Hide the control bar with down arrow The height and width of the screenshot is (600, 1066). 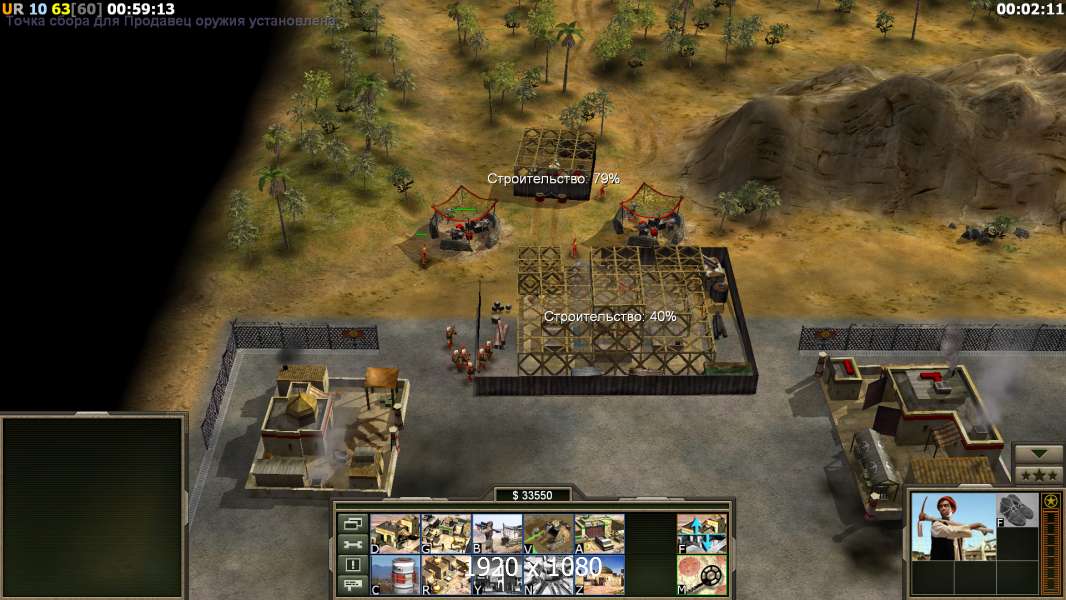(1038, 454)
